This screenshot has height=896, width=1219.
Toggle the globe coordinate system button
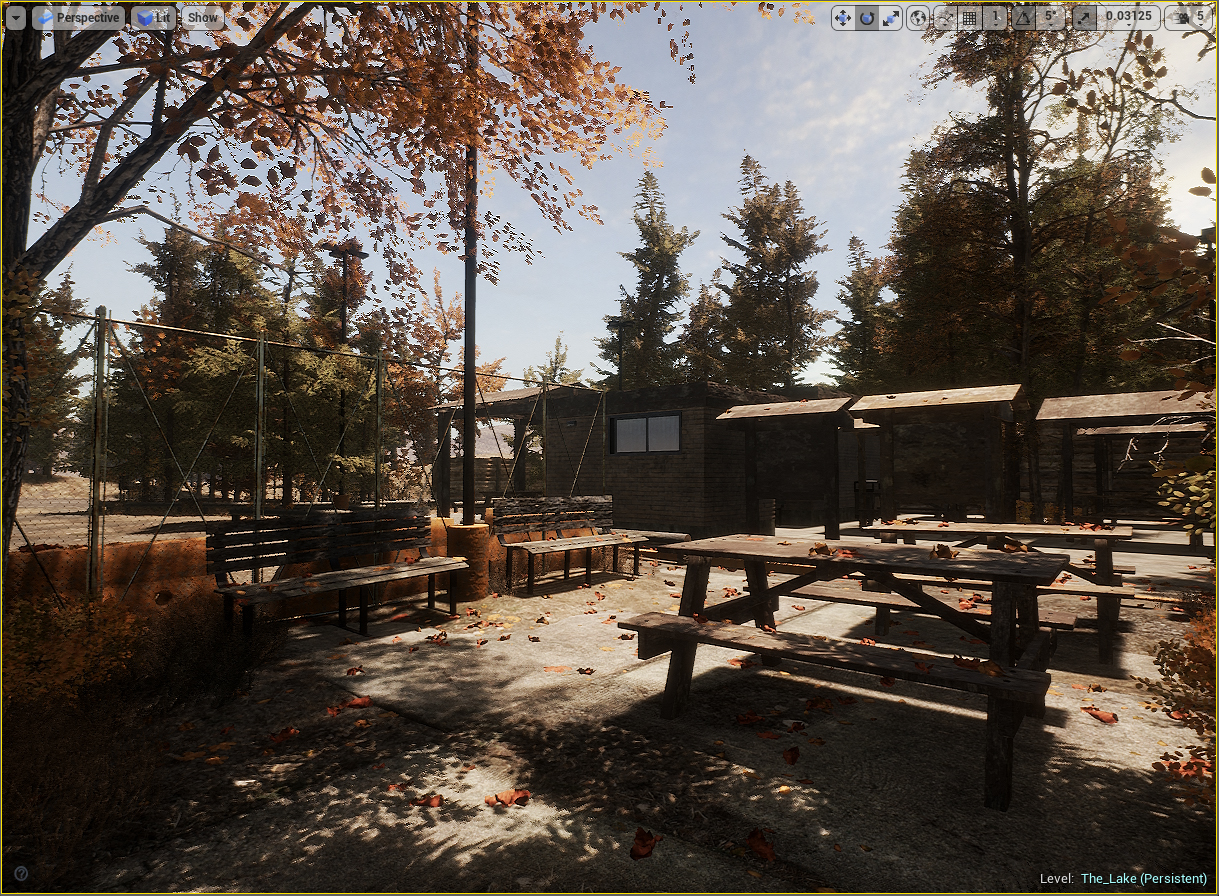click(x=917, y=17)
